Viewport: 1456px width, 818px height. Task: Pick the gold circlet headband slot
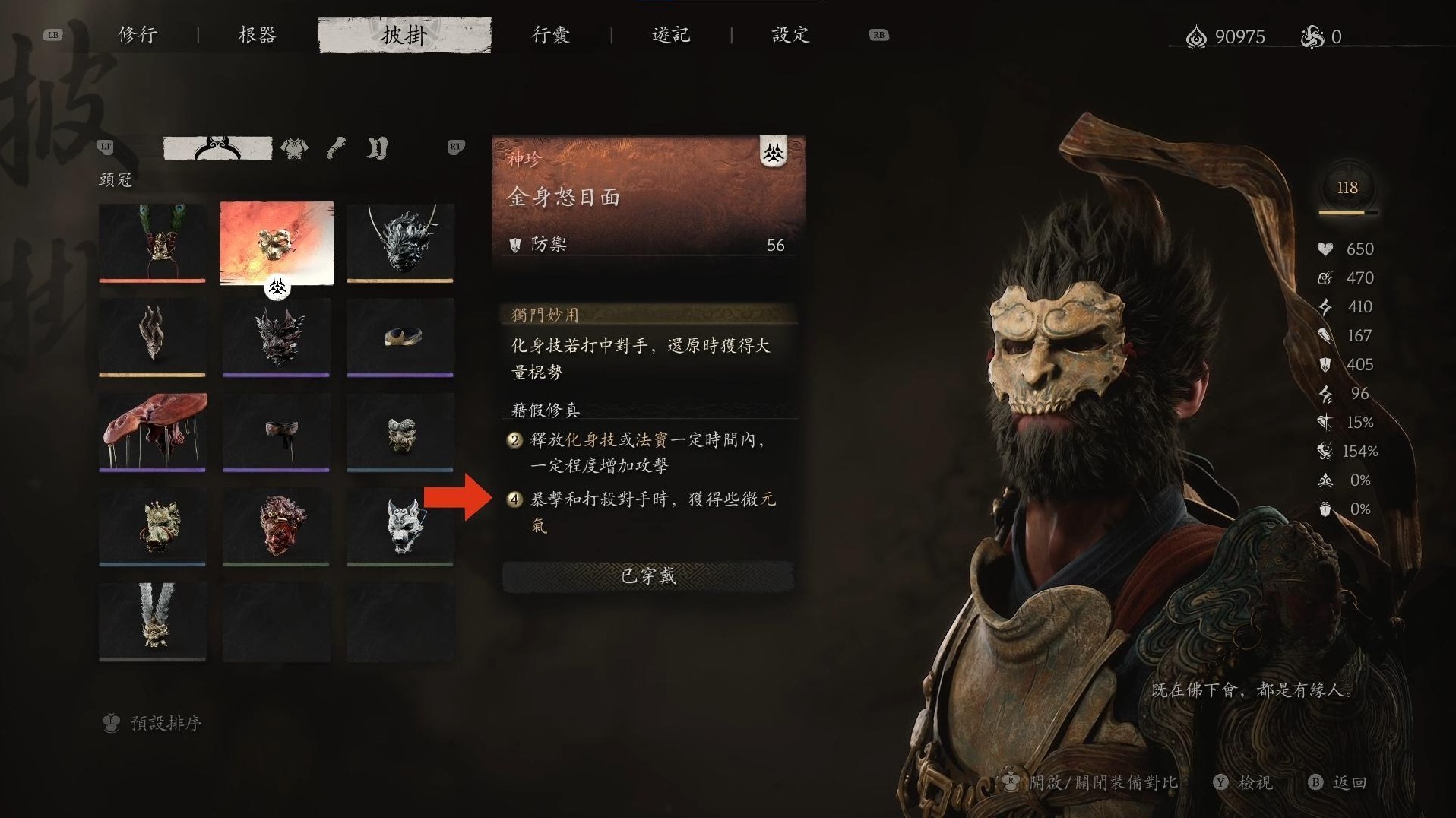(x=400, y=337)
